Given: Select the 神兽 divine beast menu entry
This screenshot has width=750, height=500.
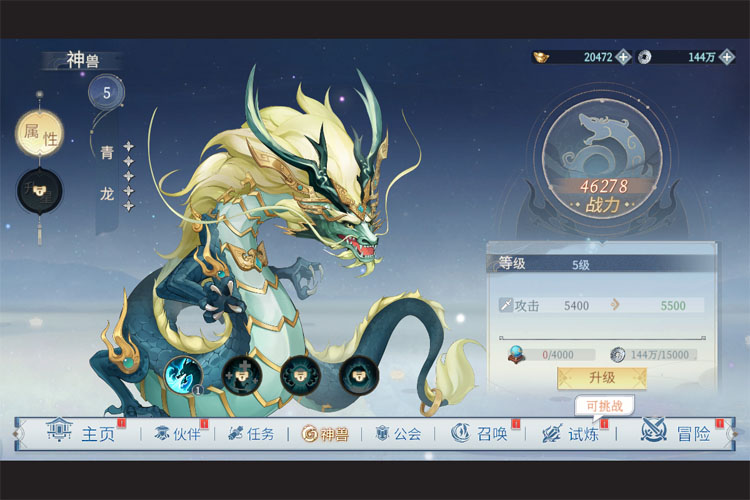Looking at the screenshot, I should click(x=326, y=434).
